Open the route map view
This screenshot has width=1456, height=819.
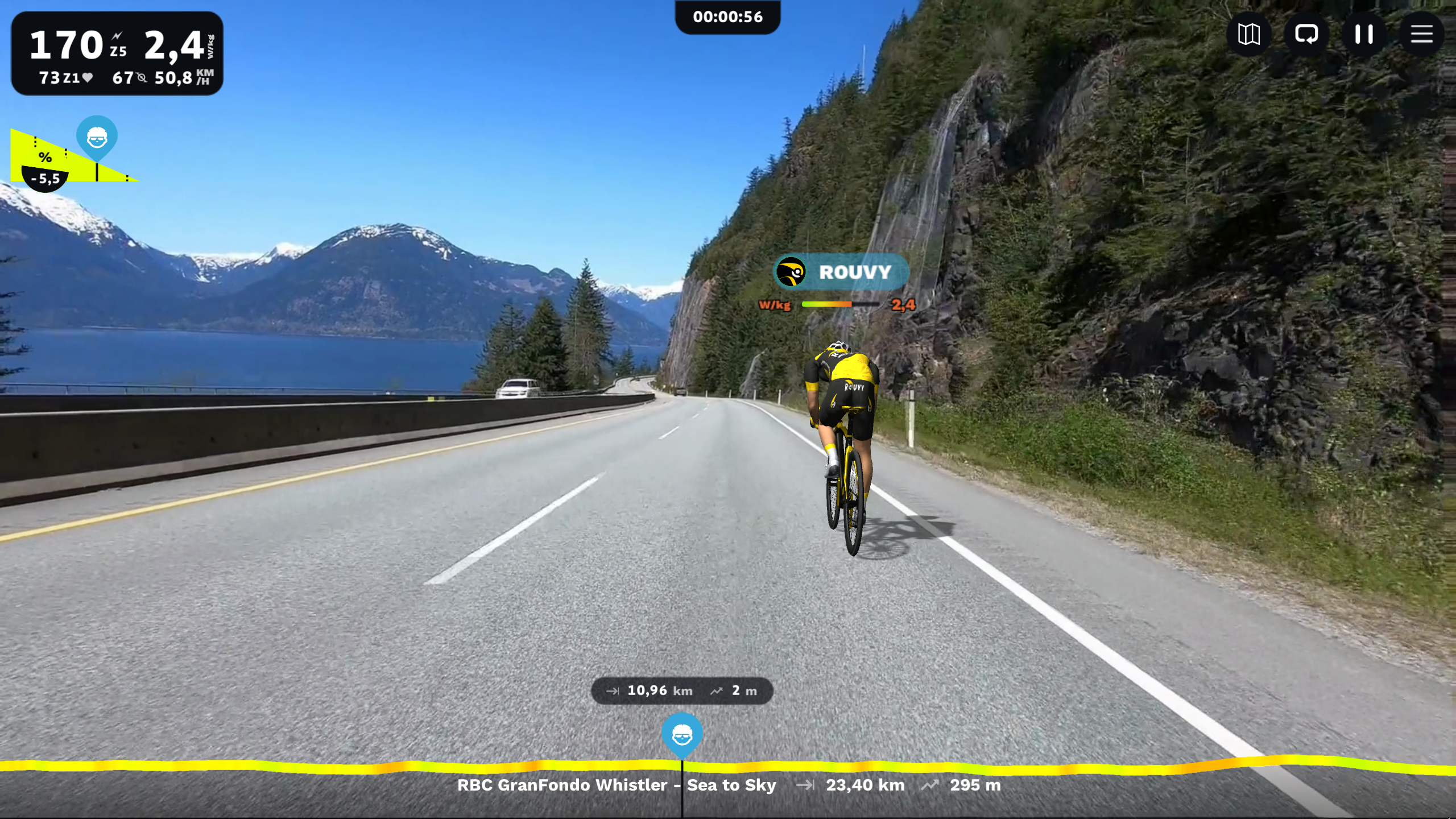[1248, 35]
